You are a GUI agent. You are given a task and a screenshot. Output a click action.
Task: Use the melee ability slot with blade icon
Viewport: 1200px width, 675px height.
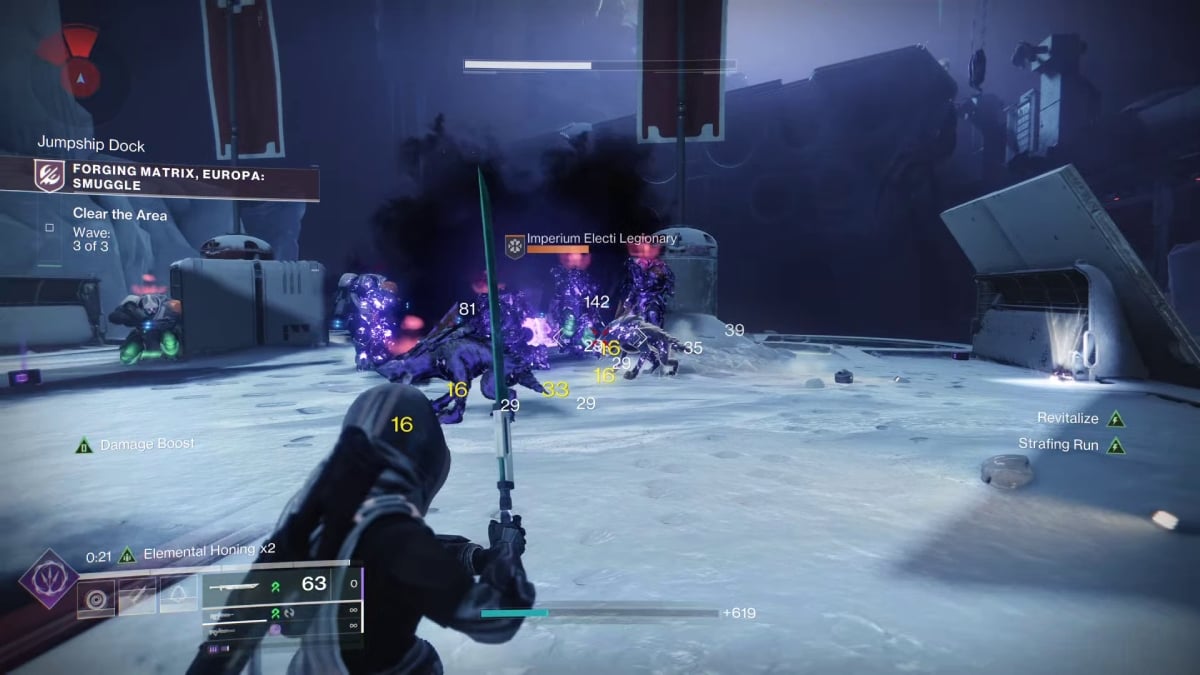click(137, 598)
